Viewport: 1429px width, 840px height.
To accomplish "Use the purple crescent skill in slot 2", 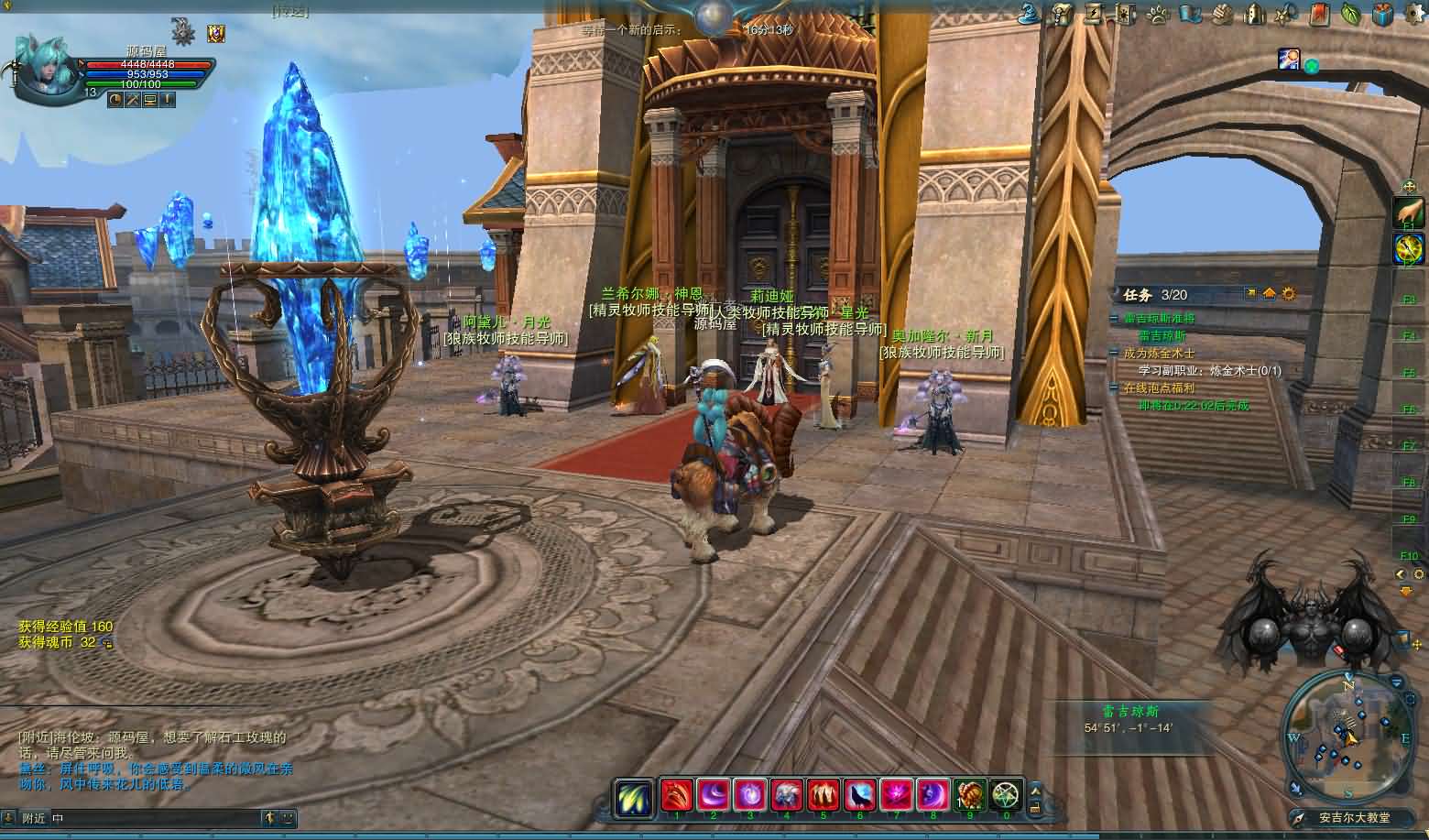I will tap(713, 794).
